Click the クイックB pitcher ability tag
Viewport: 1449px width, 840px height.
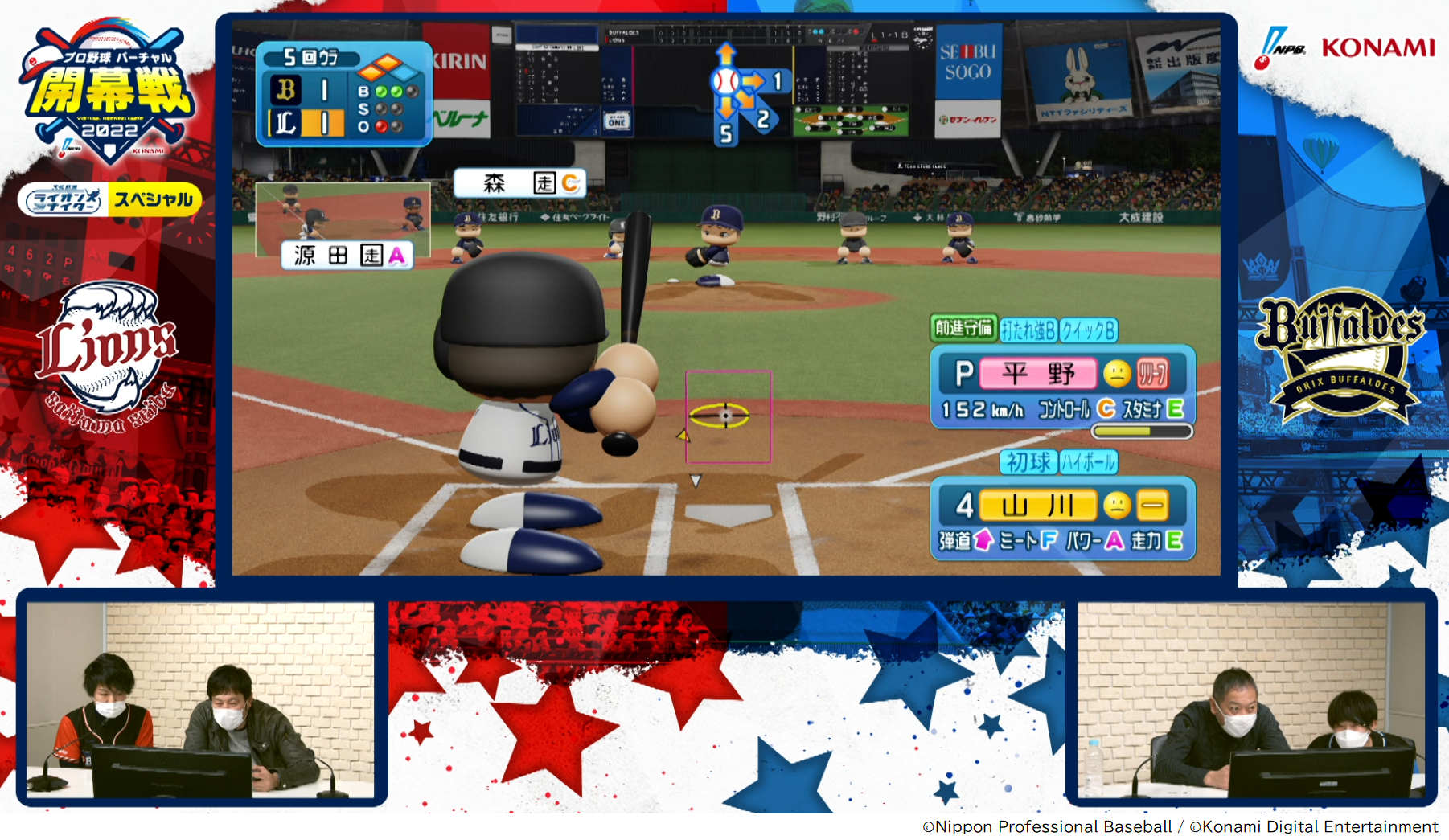click(1088, 330)
